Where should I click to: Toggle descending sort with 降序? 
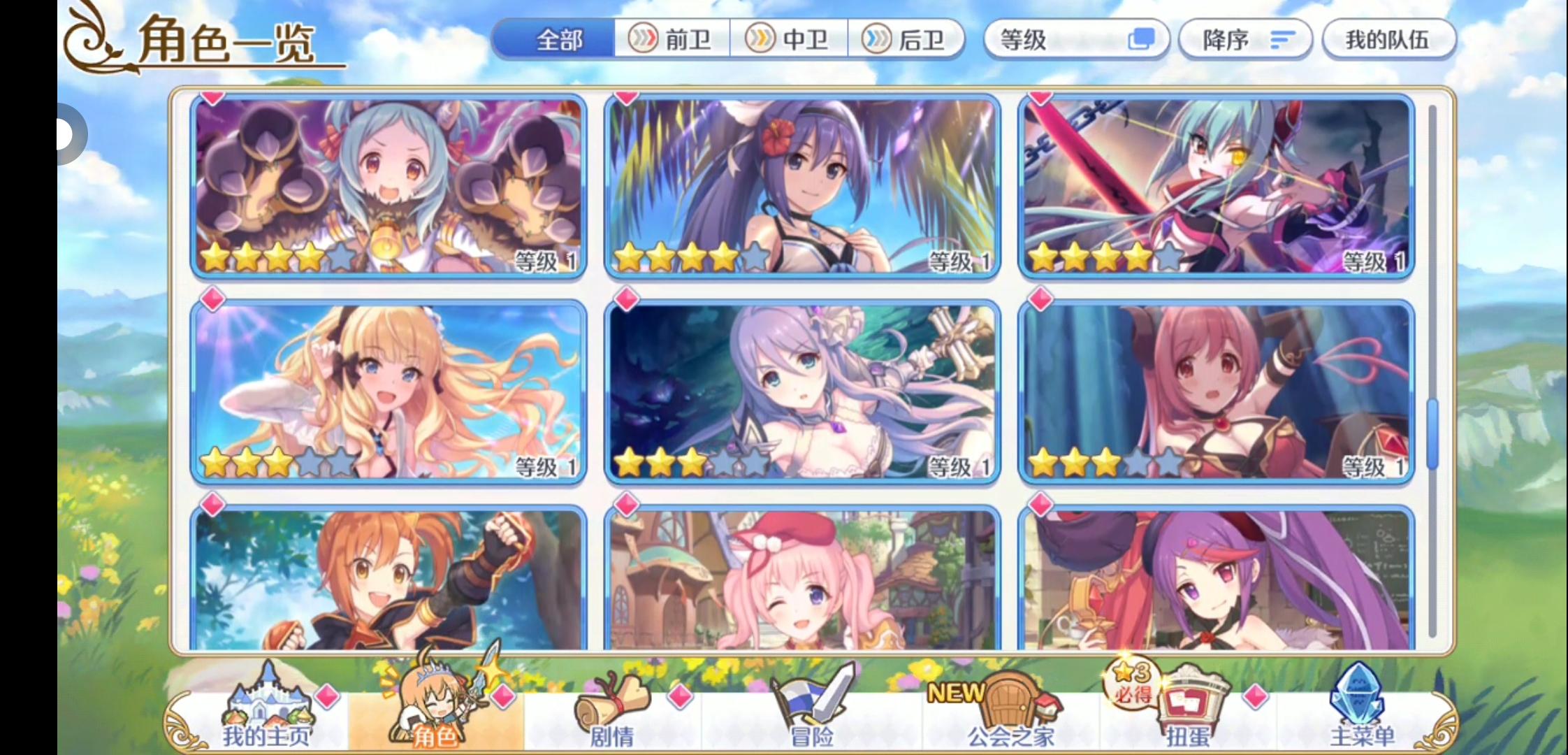[1245, 40]
